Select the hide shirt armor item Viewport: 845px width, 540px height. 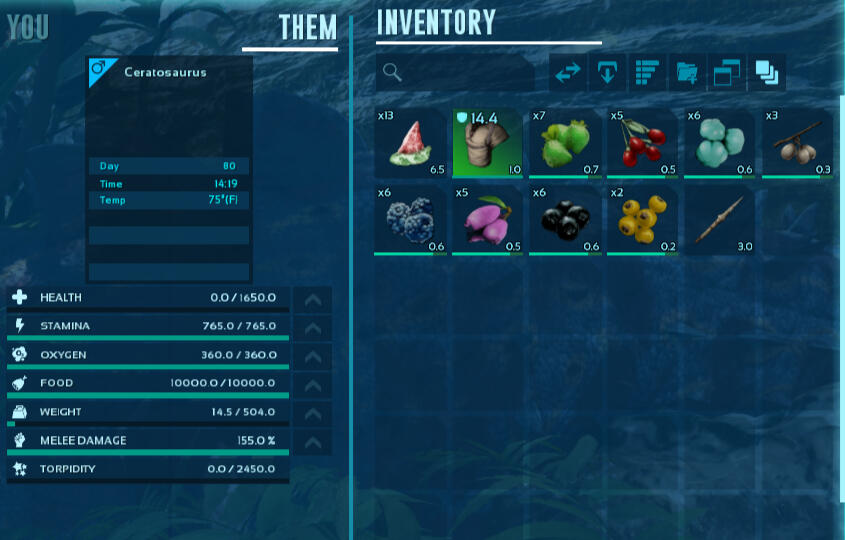(x=488, y=143)
